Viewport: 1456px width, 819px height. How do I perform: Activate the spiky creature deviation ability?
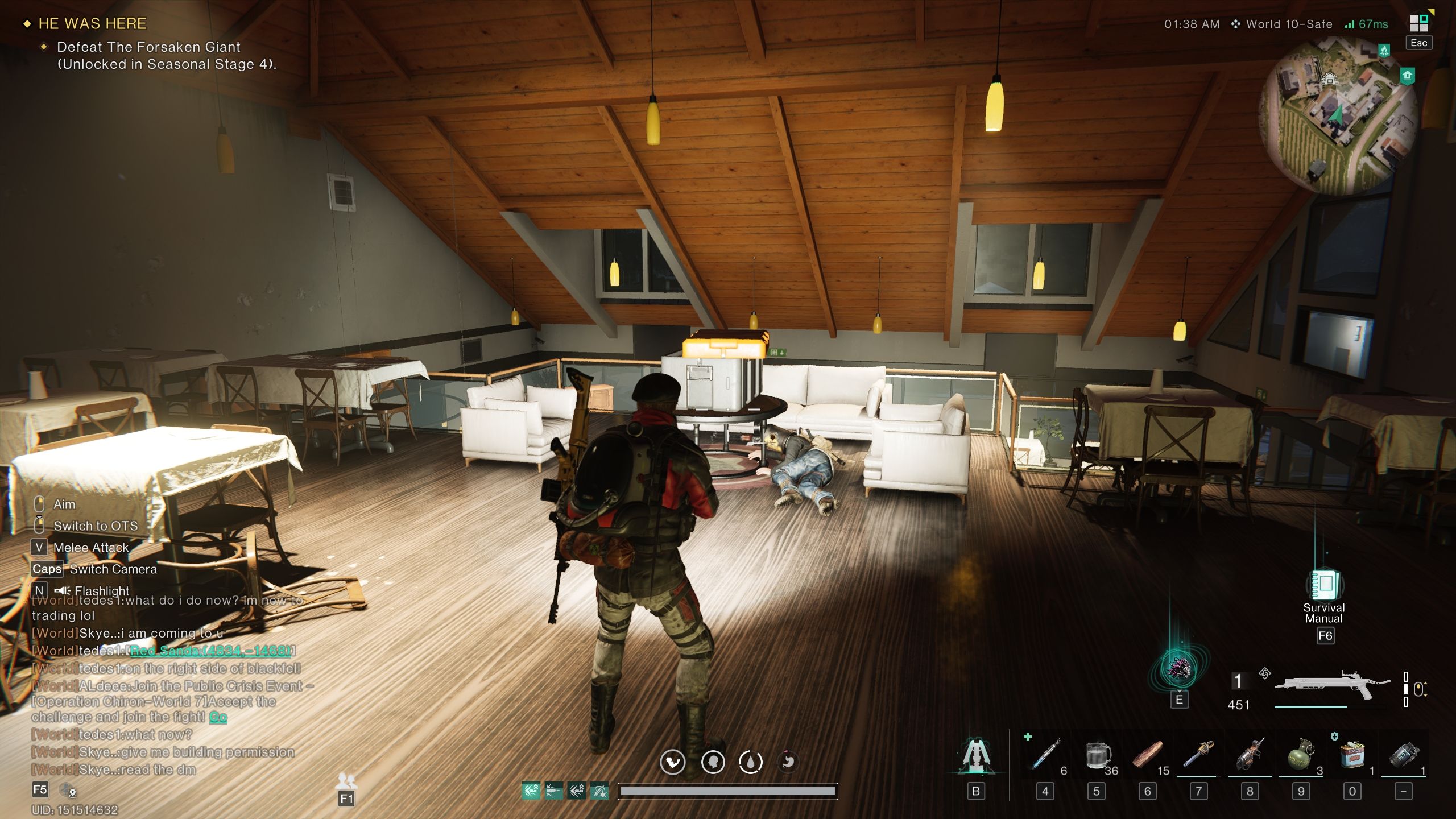pyautogui.click(x=1178, y=669)
